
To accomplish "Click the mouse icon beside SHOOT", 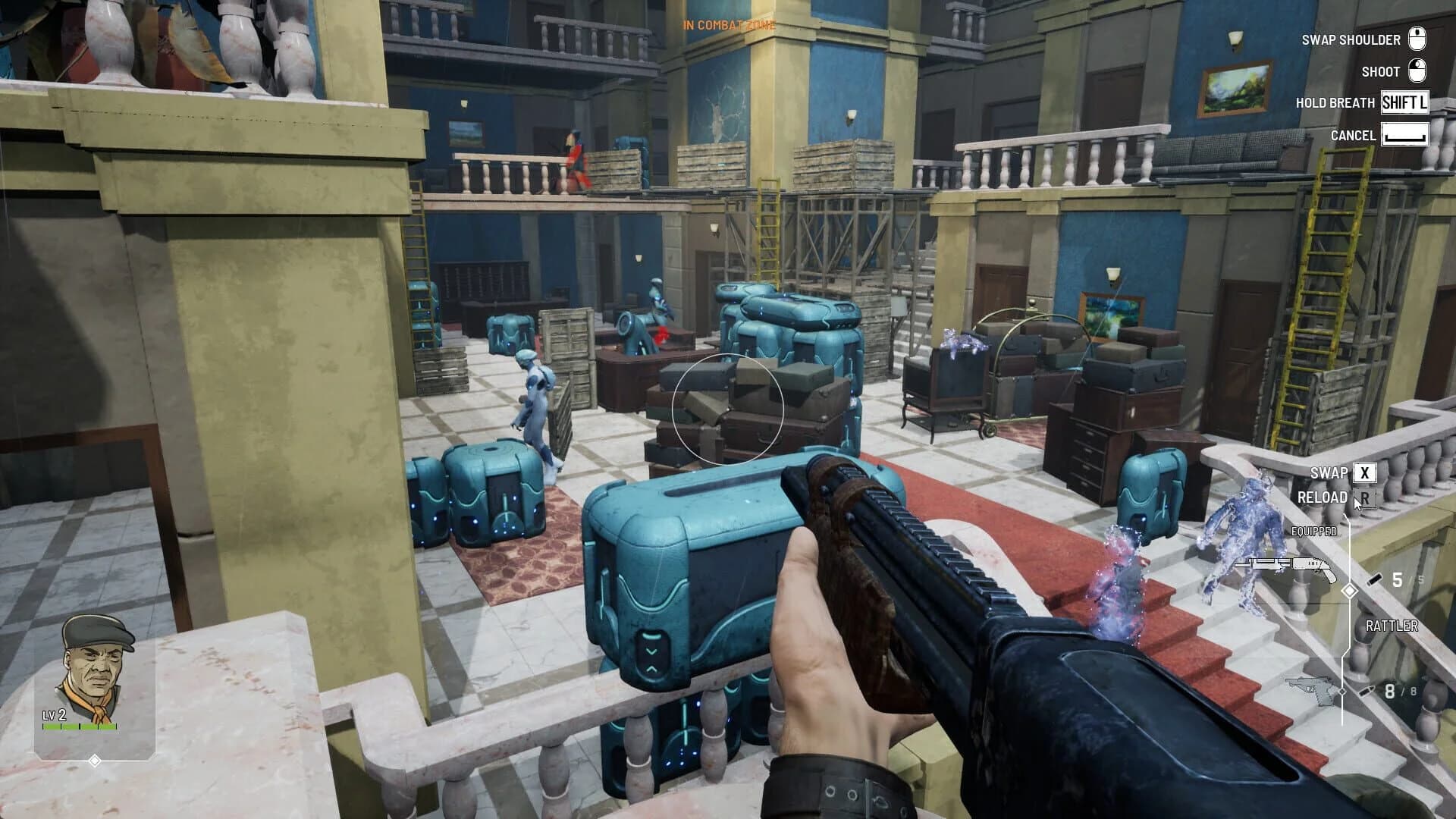I will click(x=1417, y=71).
